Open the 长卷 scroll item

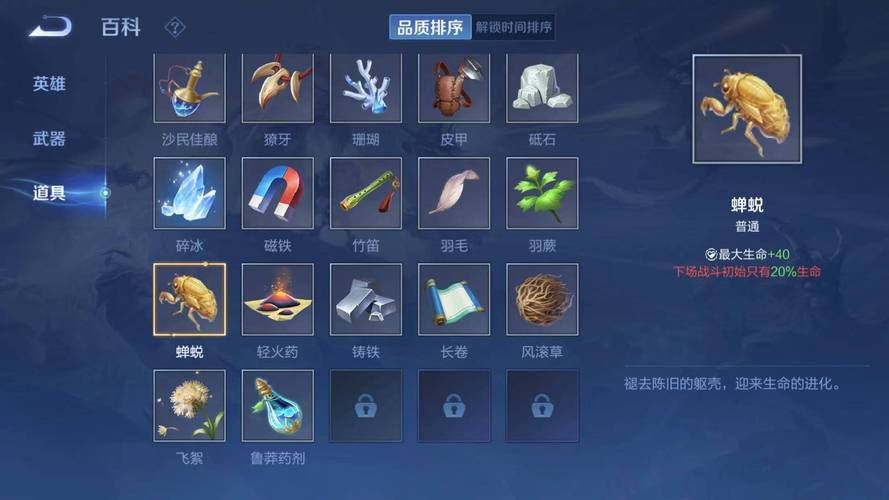click(454, 299)
